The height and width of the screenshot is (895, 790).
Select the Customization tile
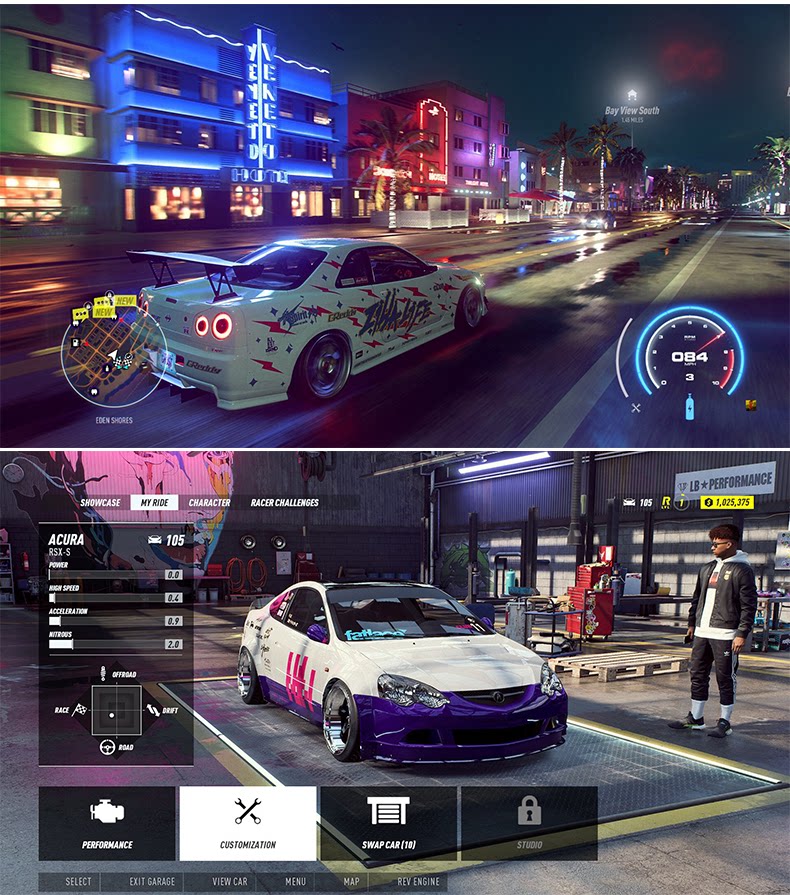point(247,823)
